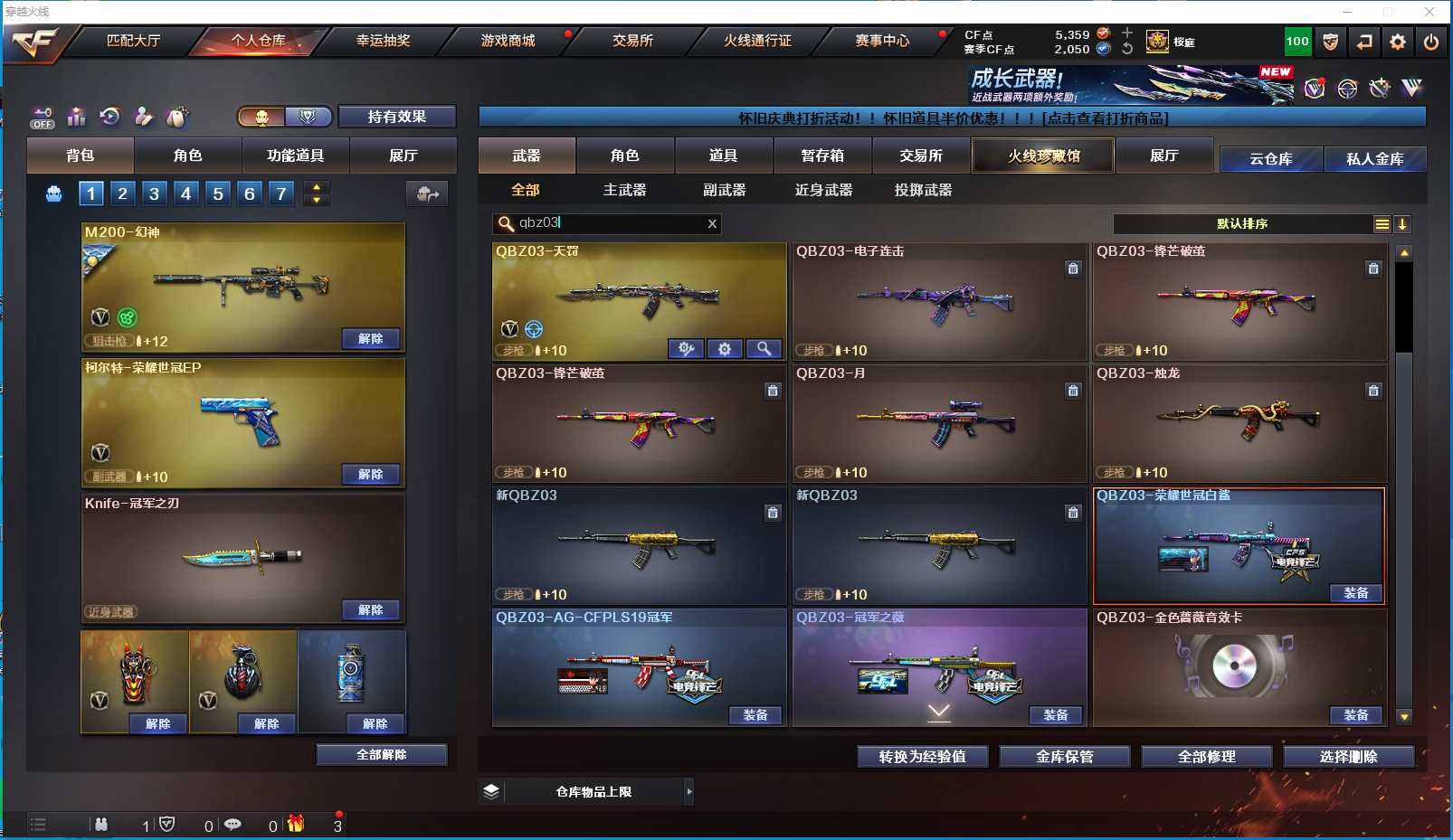Click the 全部修理 repair all button
Screen dimensions: 1453x840
[x=1206, y=757]
